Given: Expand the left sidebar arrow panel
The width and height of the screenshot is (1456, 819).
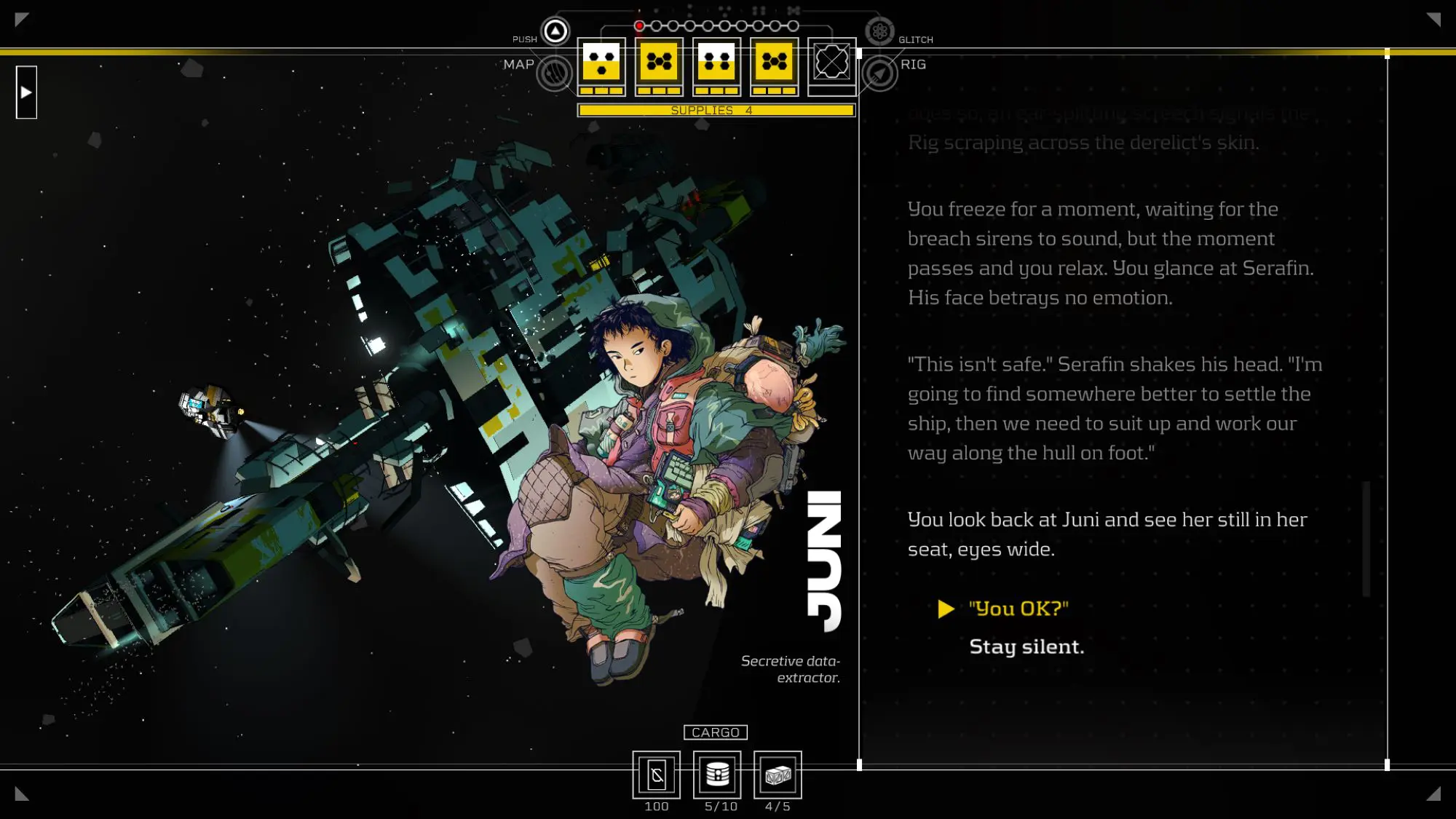Looking at the screenshot, I should point(26,91).
